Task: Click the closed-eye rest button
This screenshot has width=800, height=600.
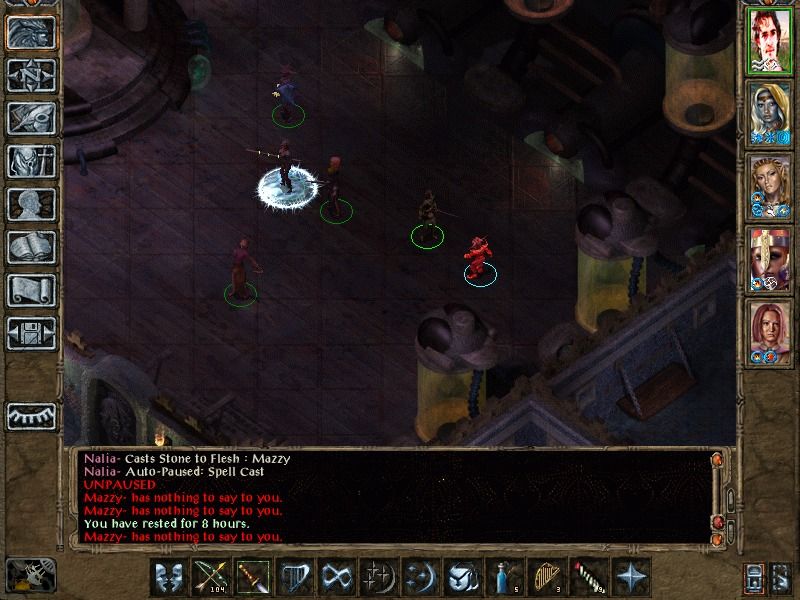Action: tap(31, 415)
